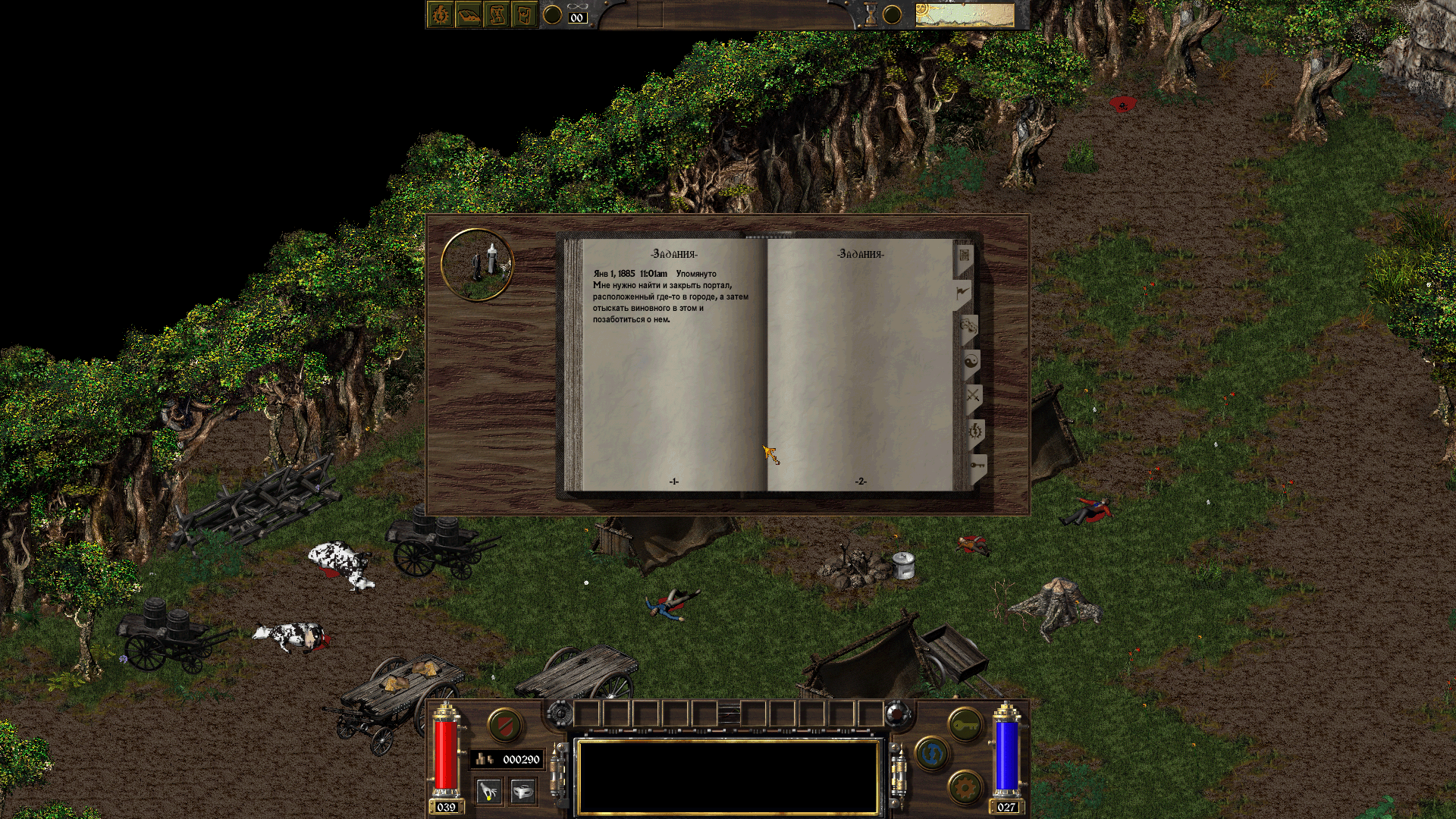Click the gear options button on the bottom panel
The image size is (1456, 819).
(x=965, y=787)
